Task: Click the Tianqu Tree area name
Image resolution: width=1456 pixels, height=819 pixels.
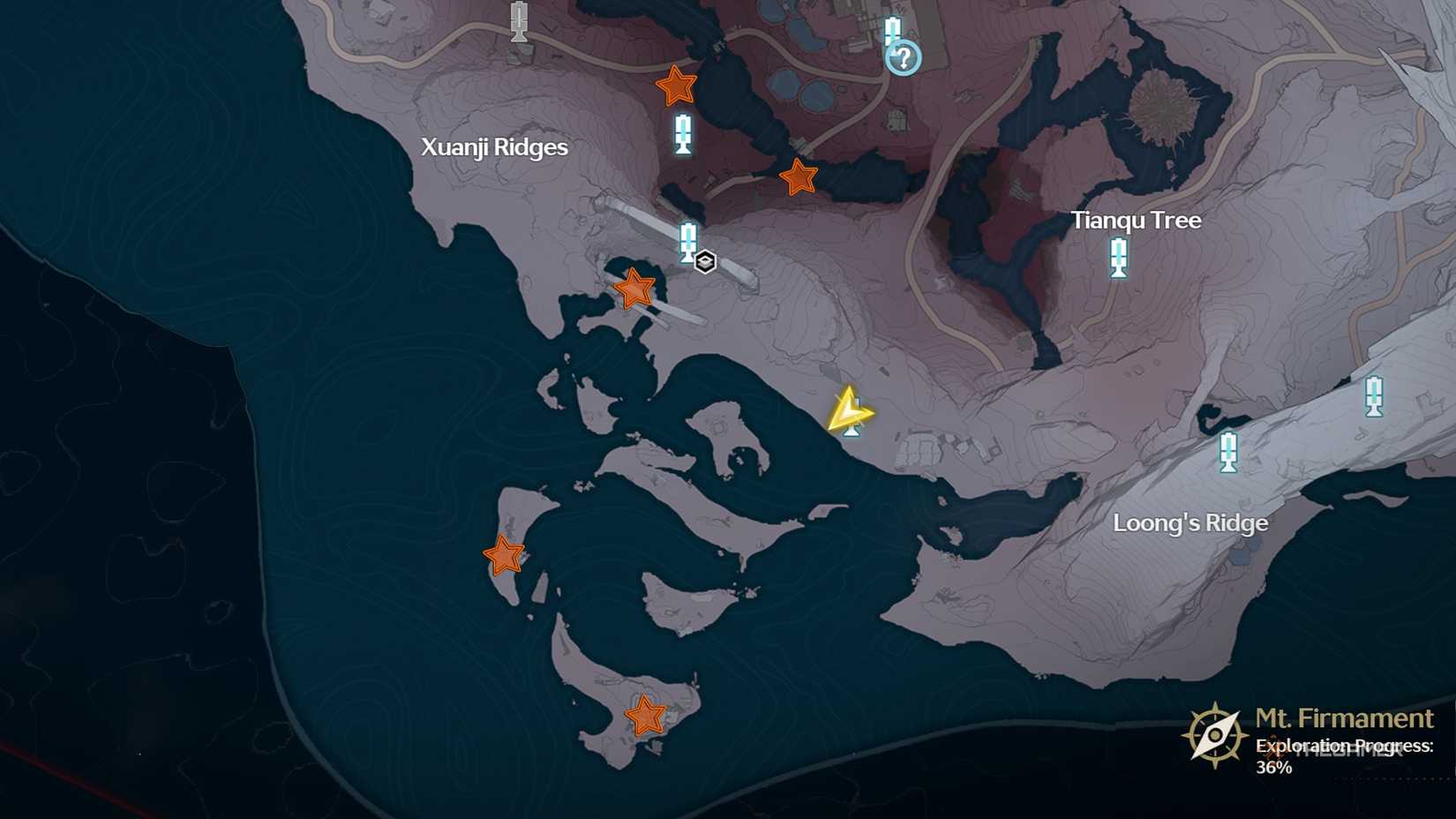Action: (1135, 219)
